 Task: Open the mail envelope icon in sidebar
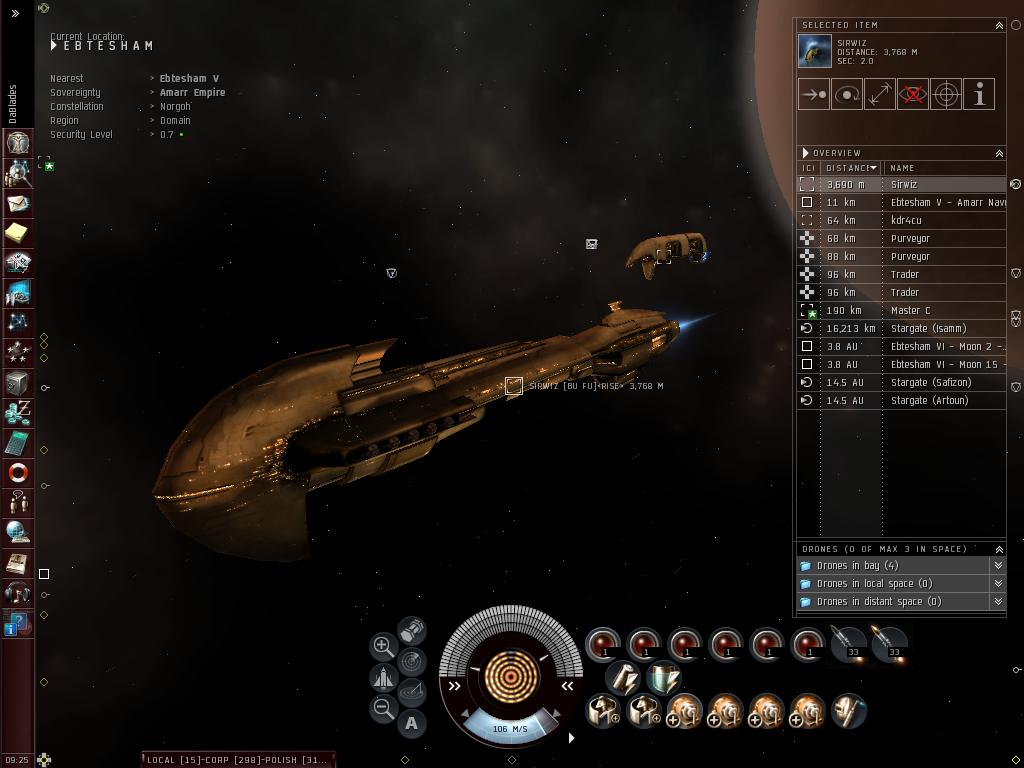[x=17, y=203]
